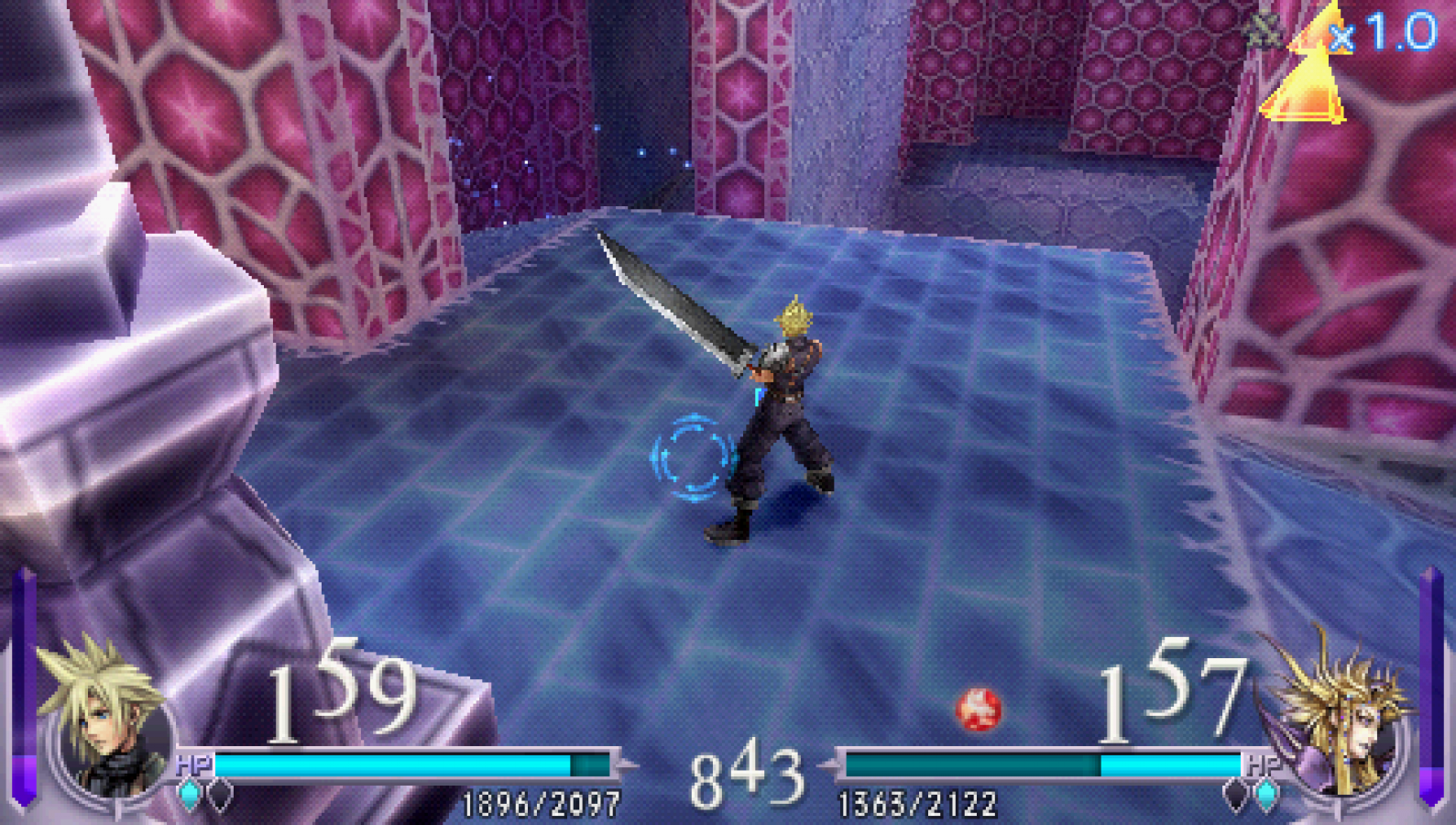Image resolution: width=1456 pixels, height=825 pixels.
Task: Toggle the cyan gems under the Emperor's portrait
Action: (1267, 796)
